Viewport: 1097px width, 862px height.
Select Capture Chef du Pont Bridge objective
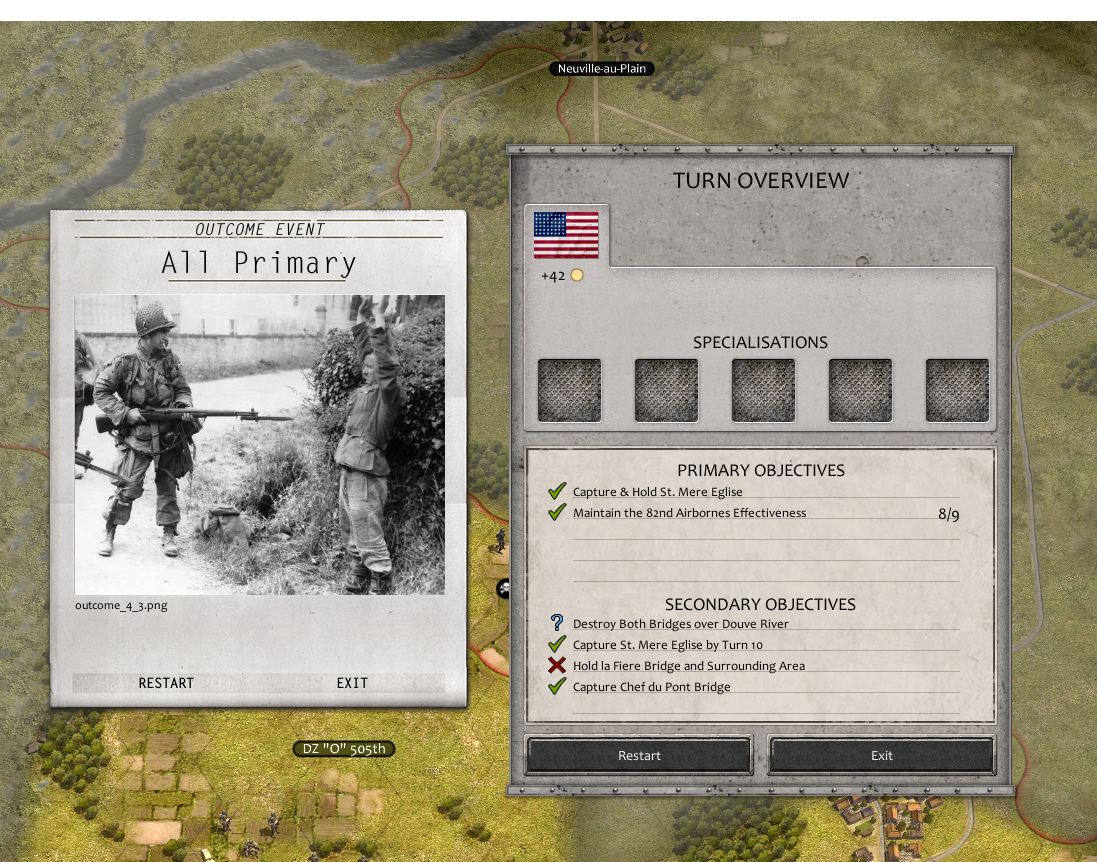coord(651,687)
